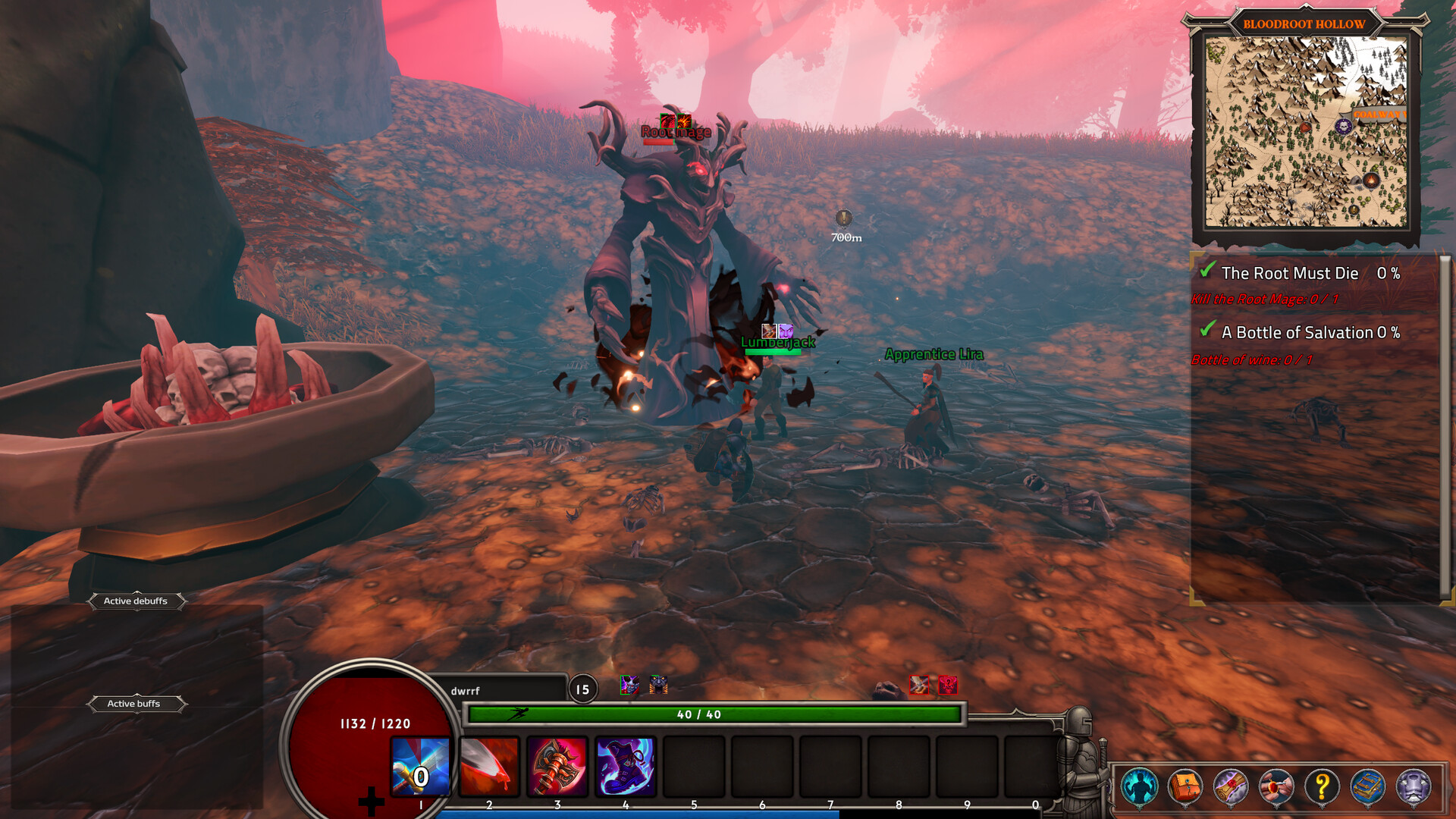The height and width of the screenshot is (819, 1456).
Task: Open the character stats icon
Action: pos(1139,786)
